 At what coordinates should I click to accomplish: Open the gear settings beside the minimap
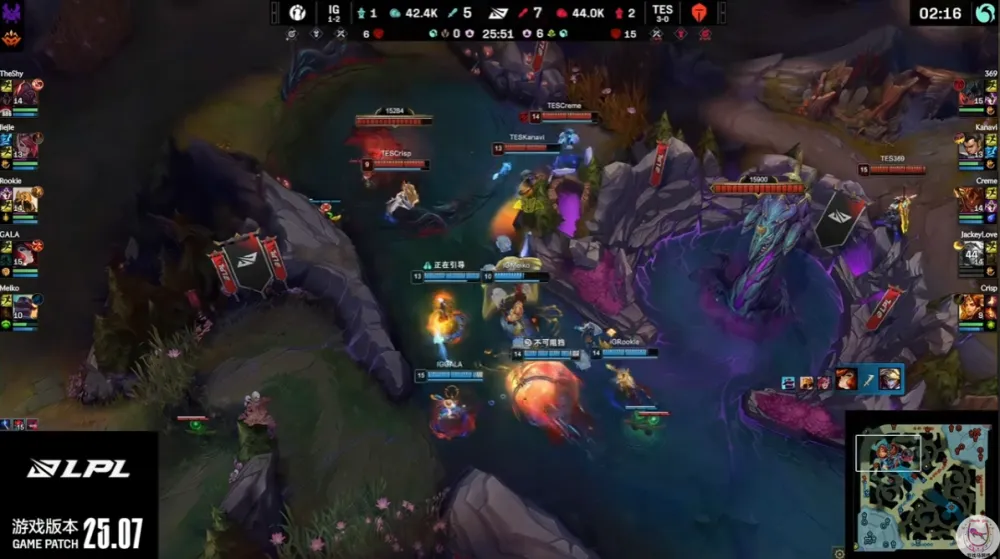(838, 553)
